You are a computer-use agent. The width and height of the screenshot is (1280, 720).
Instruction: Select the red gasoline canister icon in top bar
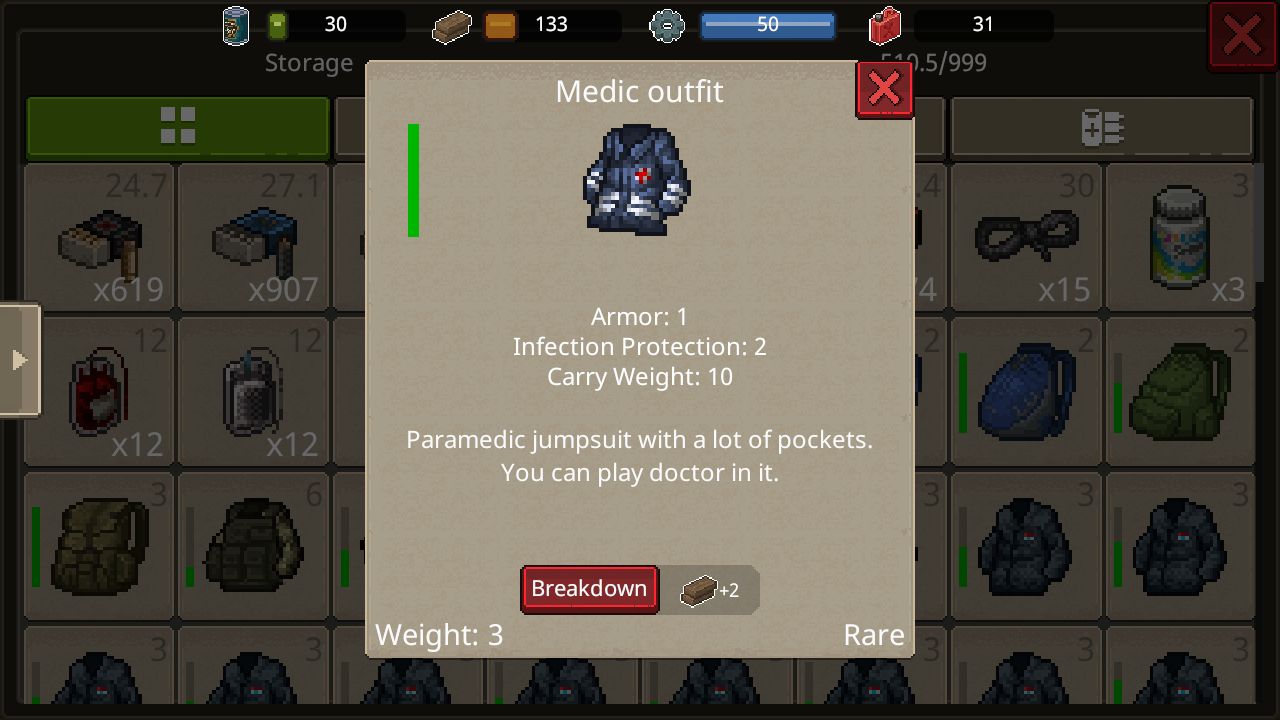click(x=886, y=26)
